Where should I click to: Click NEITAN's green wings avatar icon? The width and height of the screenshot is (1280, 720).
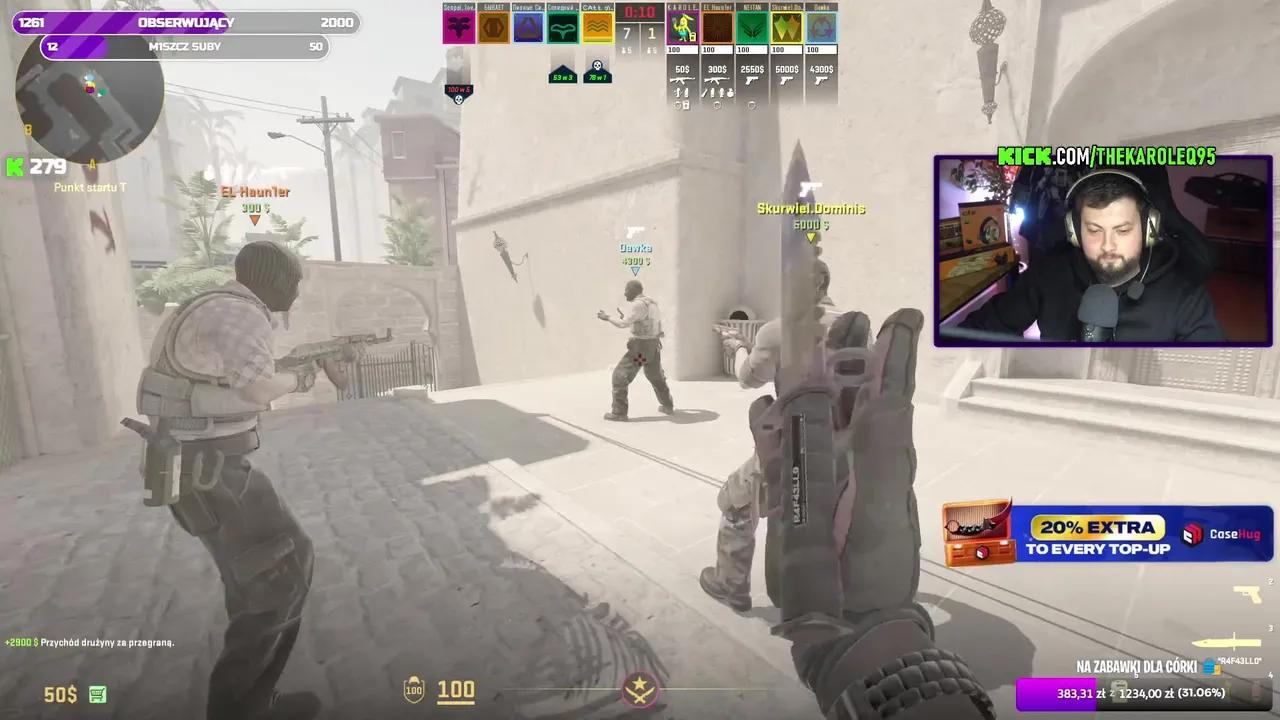pos(753,27)
